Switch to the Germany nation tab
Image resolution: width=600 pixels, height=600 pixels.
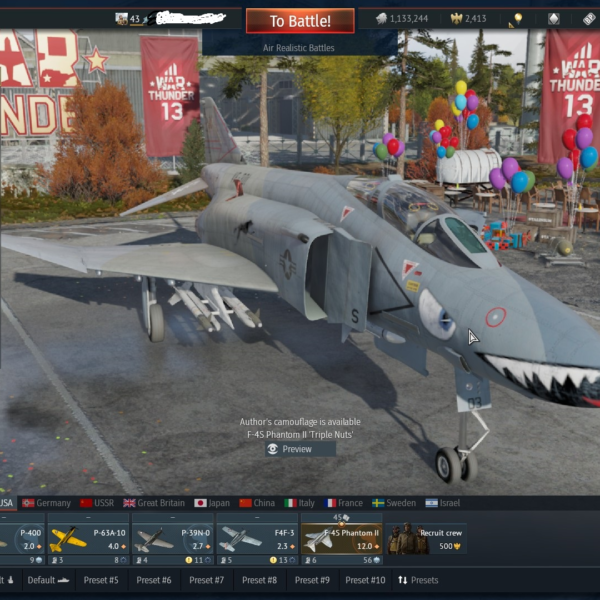46,503
